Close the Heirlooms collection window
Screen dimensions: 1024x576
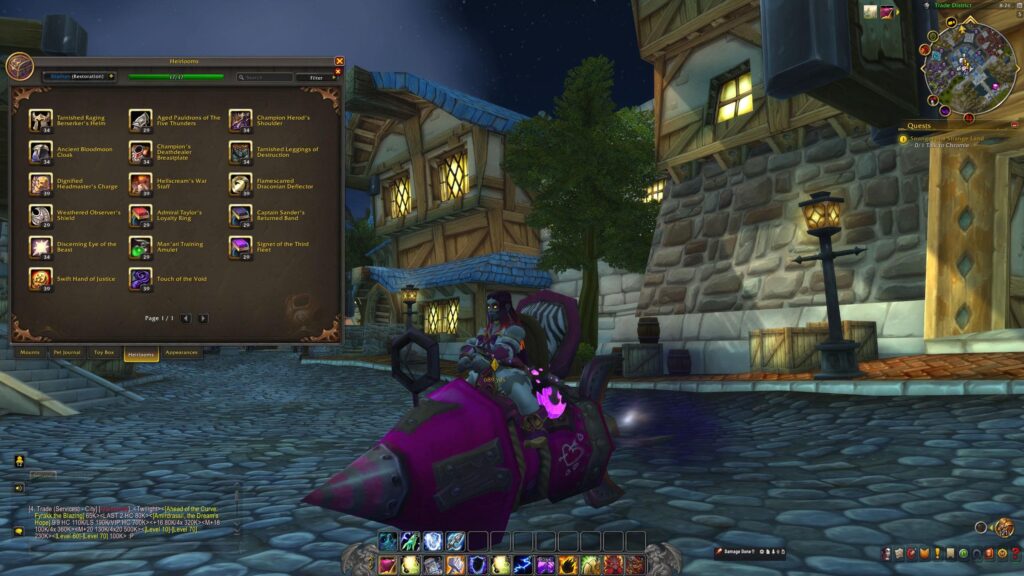339,61
